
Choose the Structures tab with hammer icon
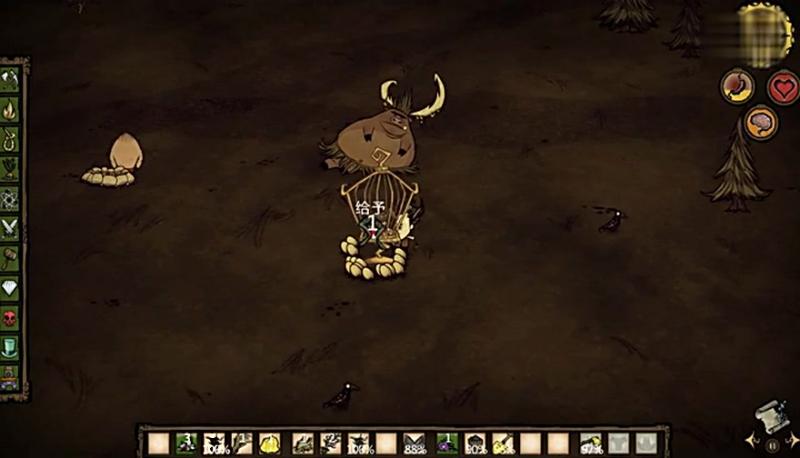[10, 258]
